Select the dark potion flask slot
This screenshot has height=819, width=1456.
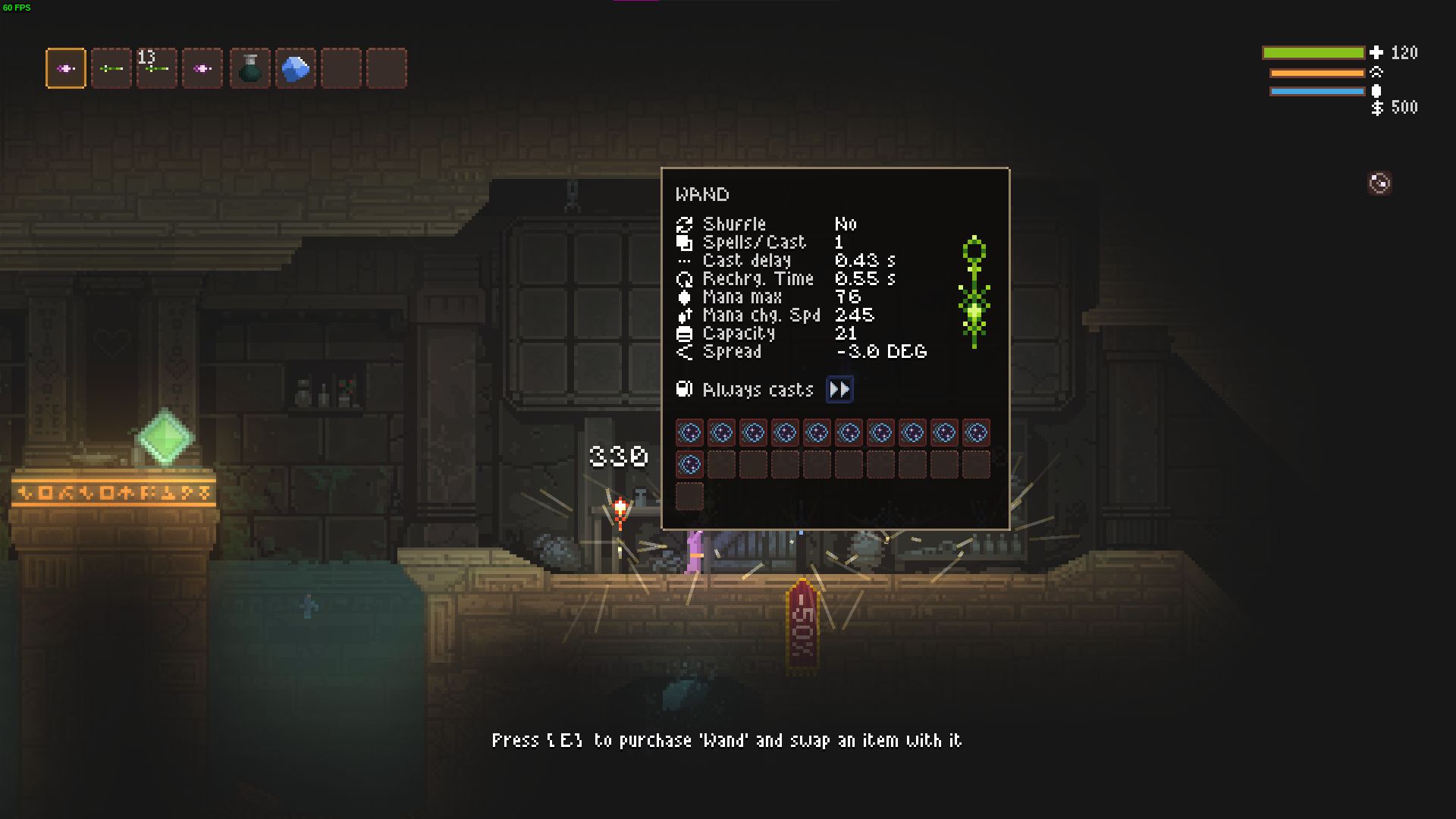(249, 68)
